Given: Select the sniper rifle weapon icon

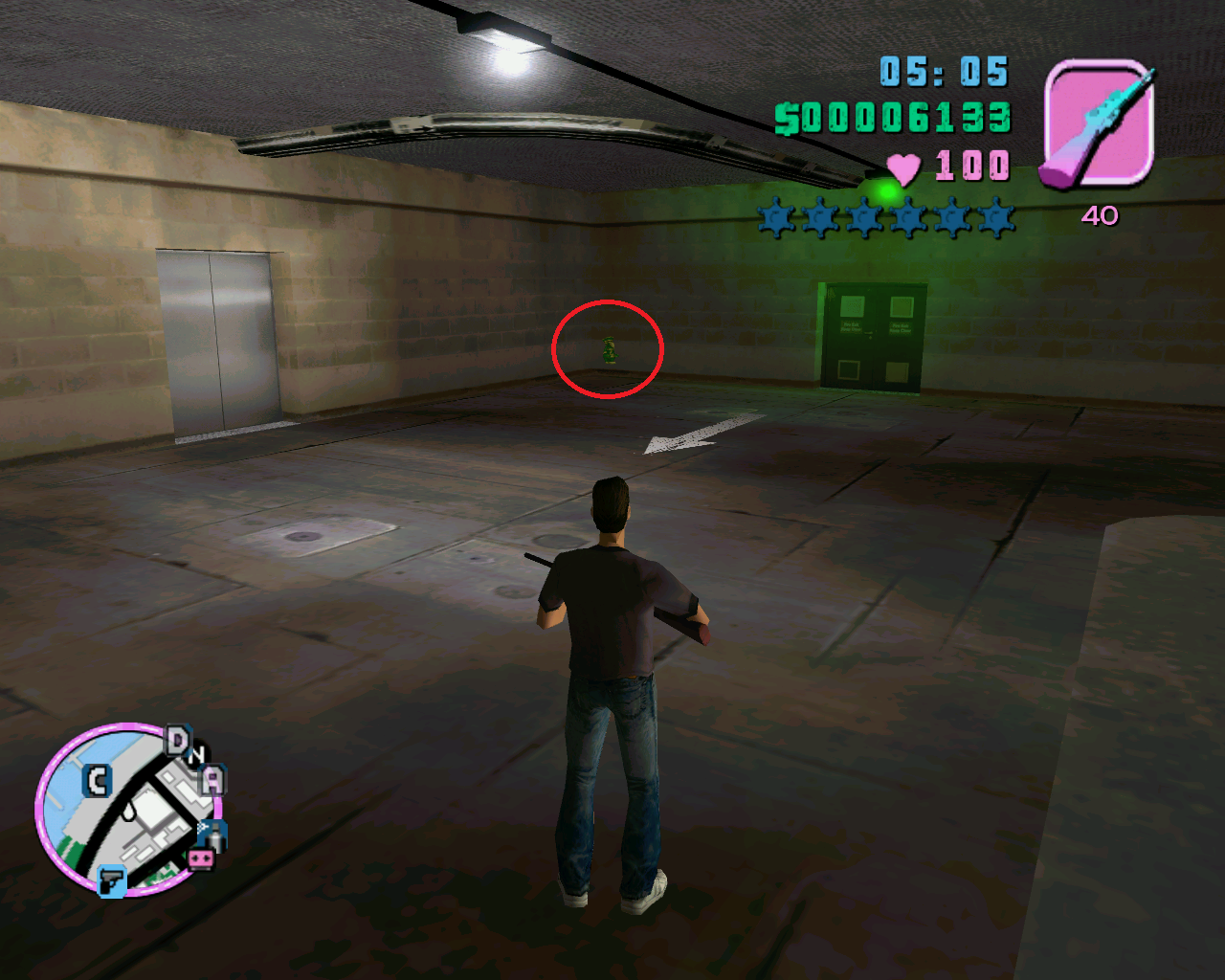Looking at the screenshot, I should coord(1098,122).
